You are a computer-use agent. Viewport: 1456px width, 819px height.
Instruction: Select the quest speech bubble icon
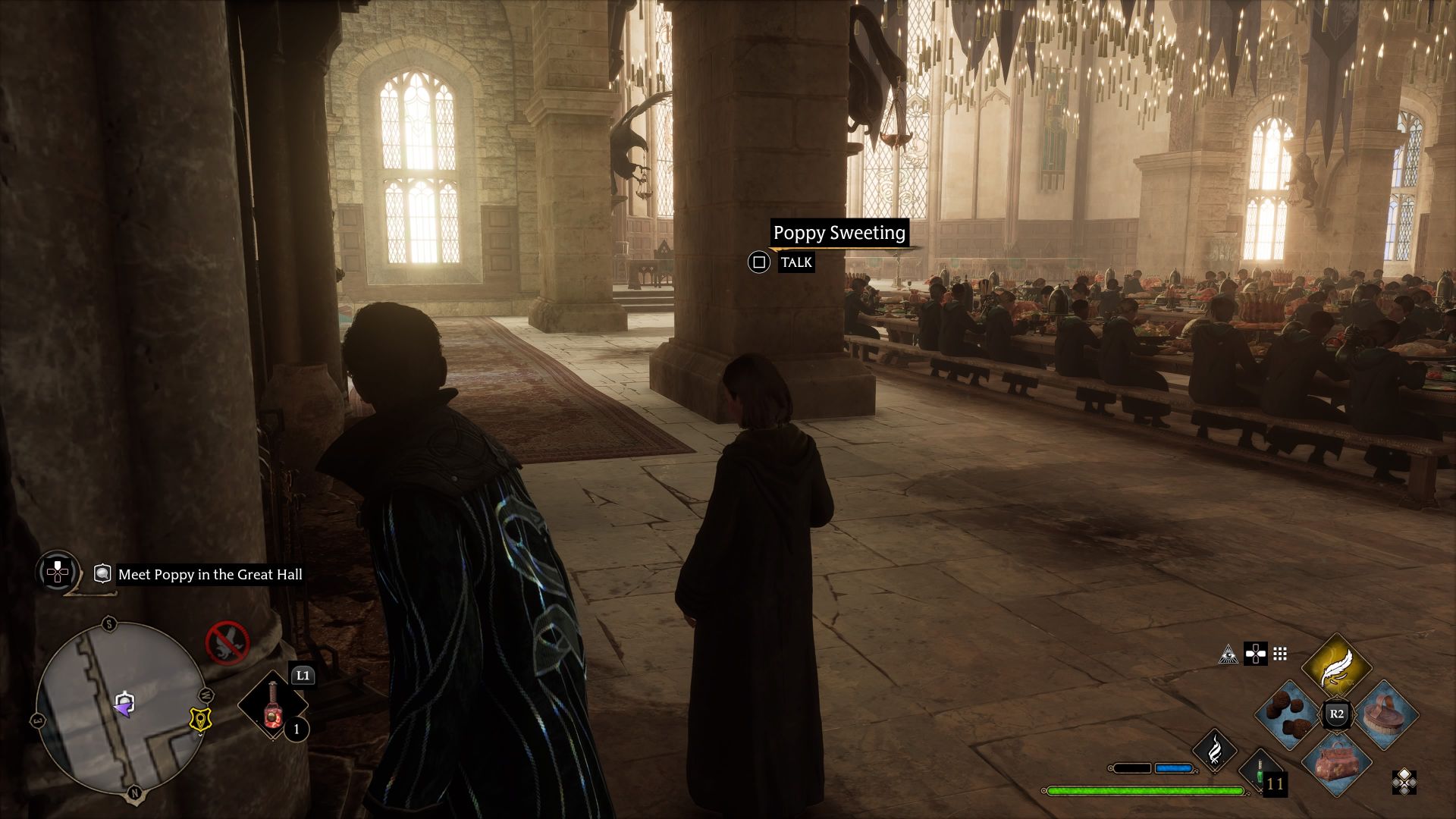103,574
